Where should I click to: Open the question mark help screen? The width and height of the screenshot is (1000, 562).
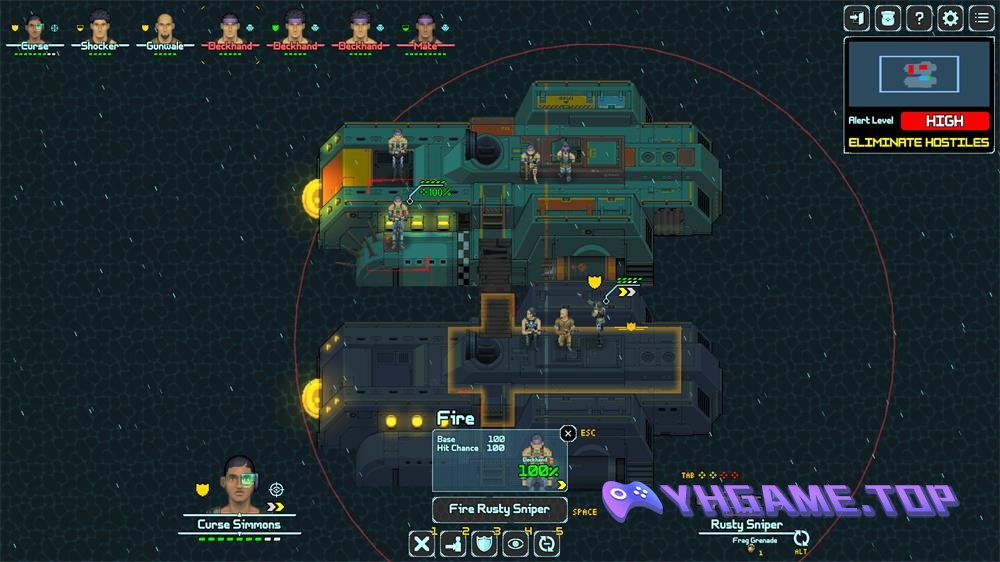coord(919,17)
